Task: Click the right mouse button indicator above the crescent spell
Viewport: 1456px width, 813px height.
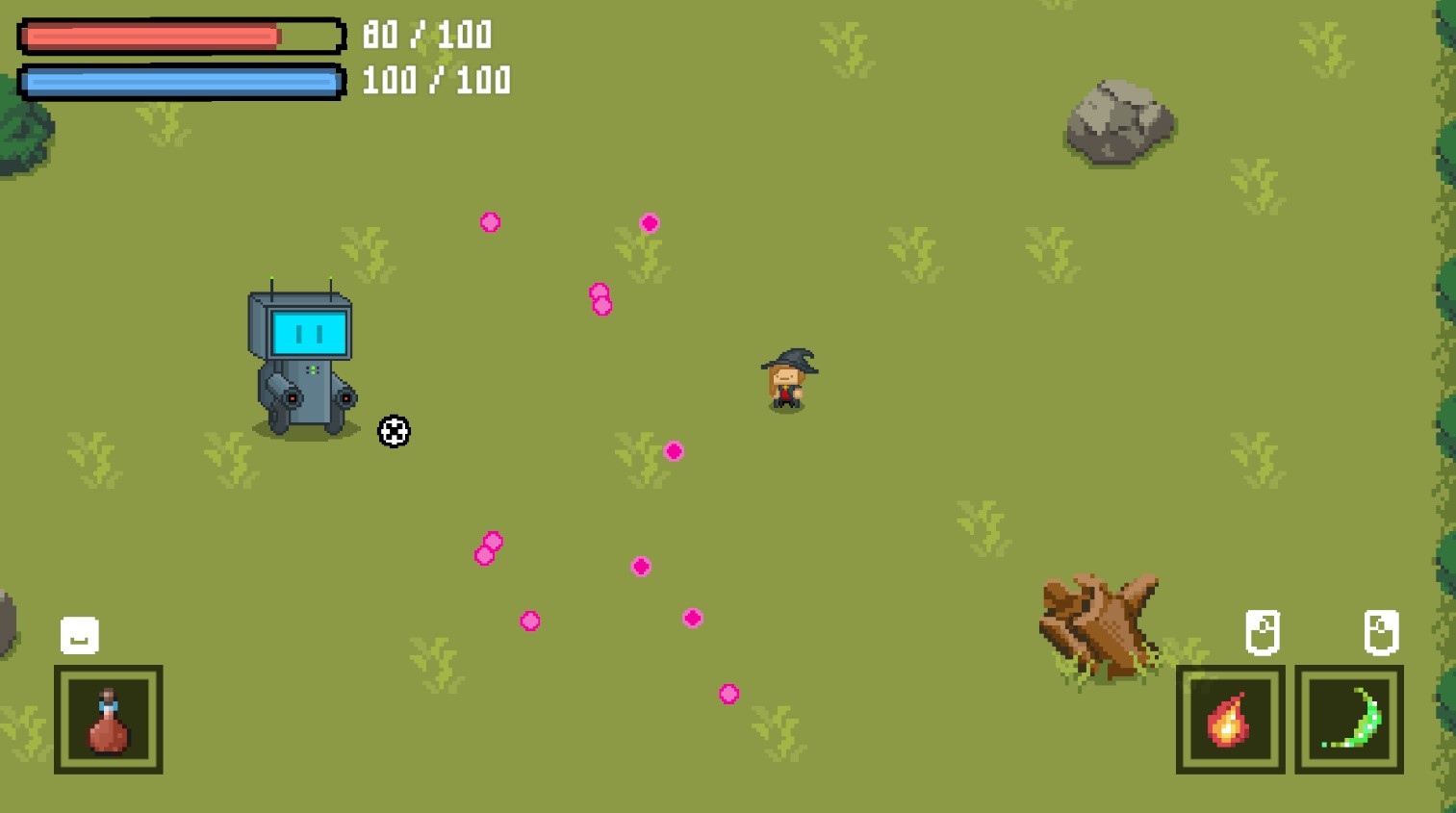Action: click(x=1382, y=632)
